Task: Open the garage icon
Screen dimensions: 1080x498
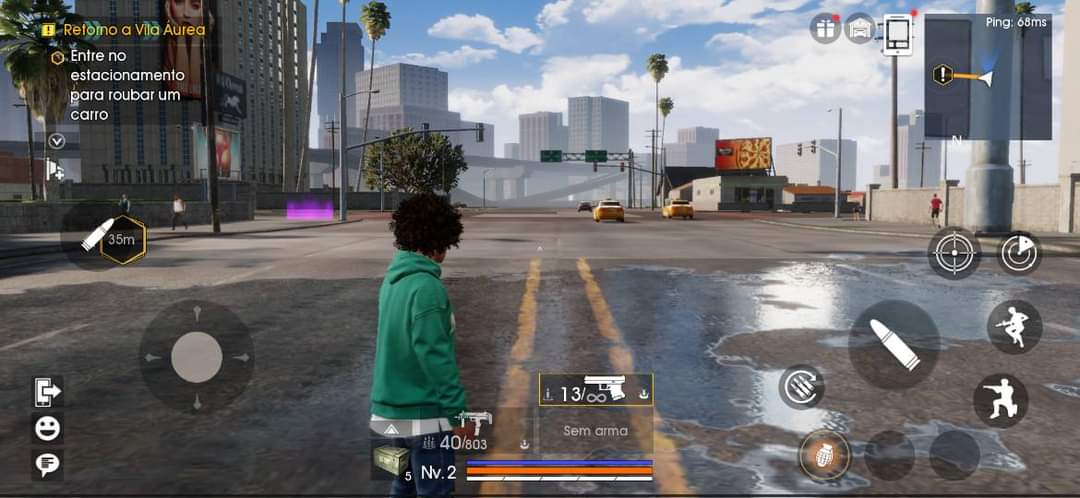Action: [x=860, y=28]
